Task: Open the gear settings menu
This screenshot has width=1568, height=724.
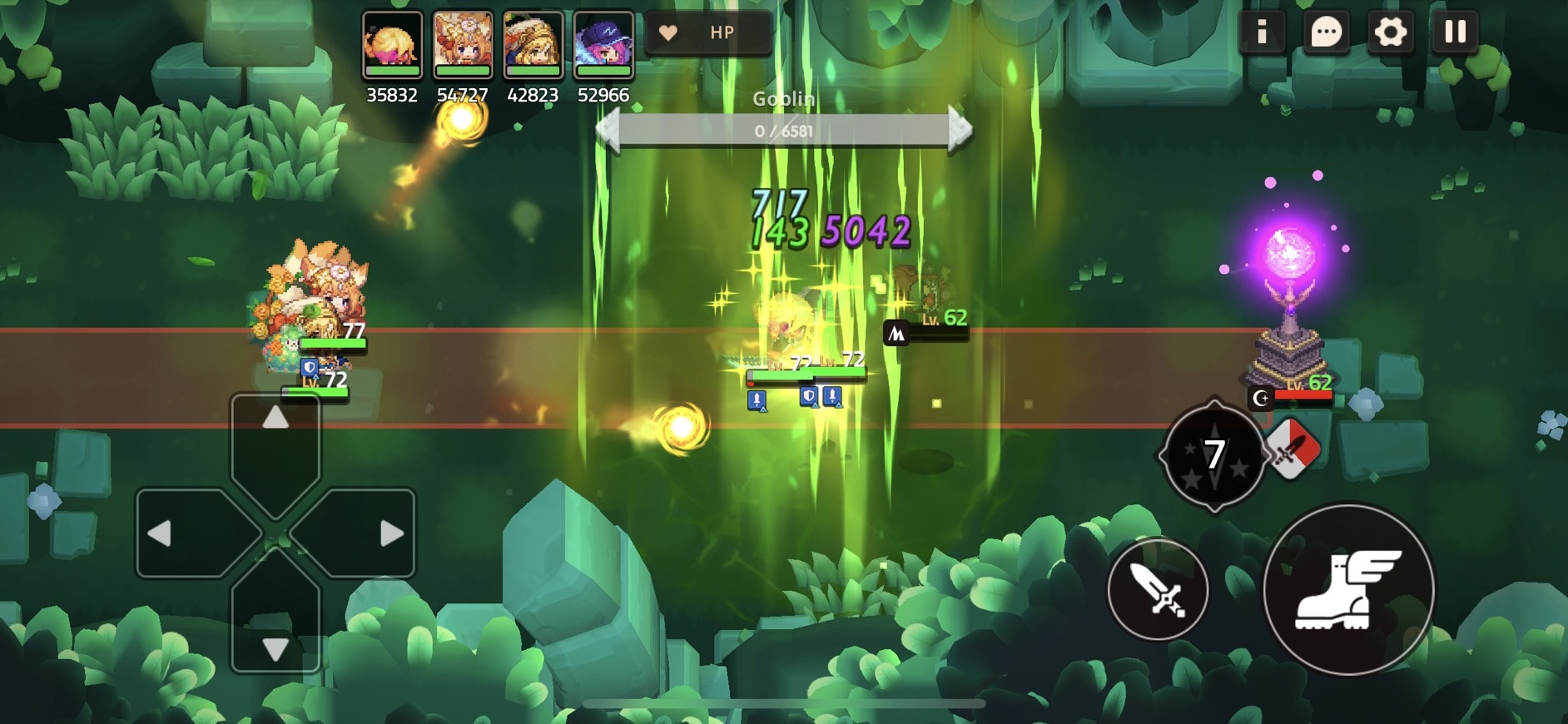Action: tap(1390, 32)
